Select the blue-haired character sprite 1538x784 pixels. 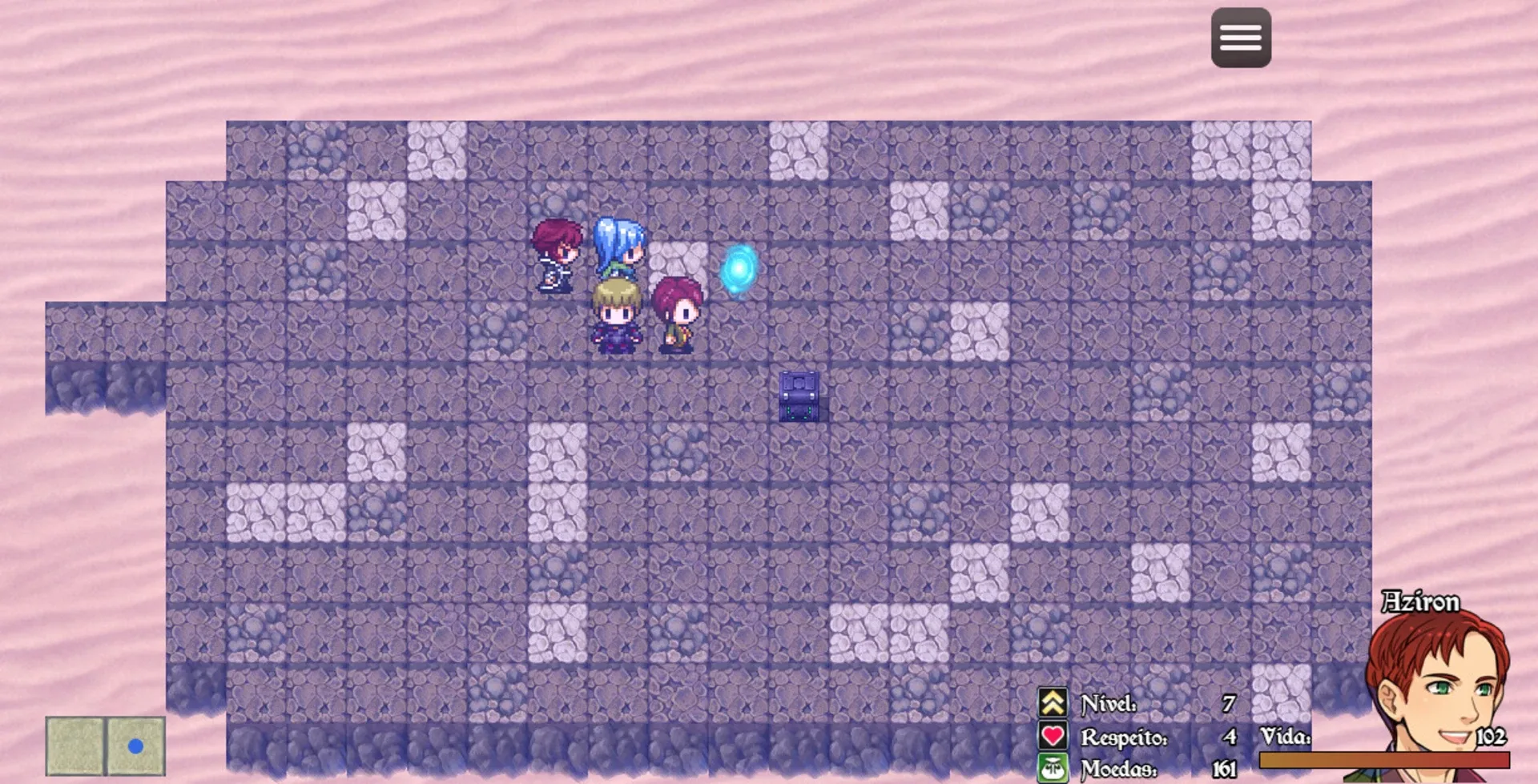point(617,248)
